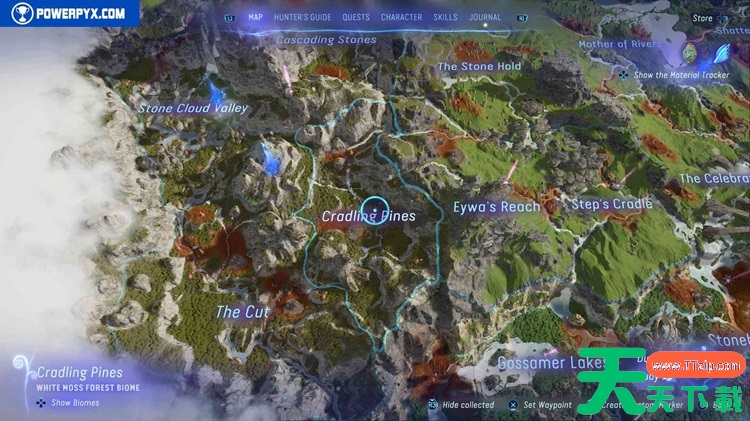The height and width of the screenshot is (421, 750).
Task: Select the Cradling Pines map label
Action: click(x=367, y=215)
